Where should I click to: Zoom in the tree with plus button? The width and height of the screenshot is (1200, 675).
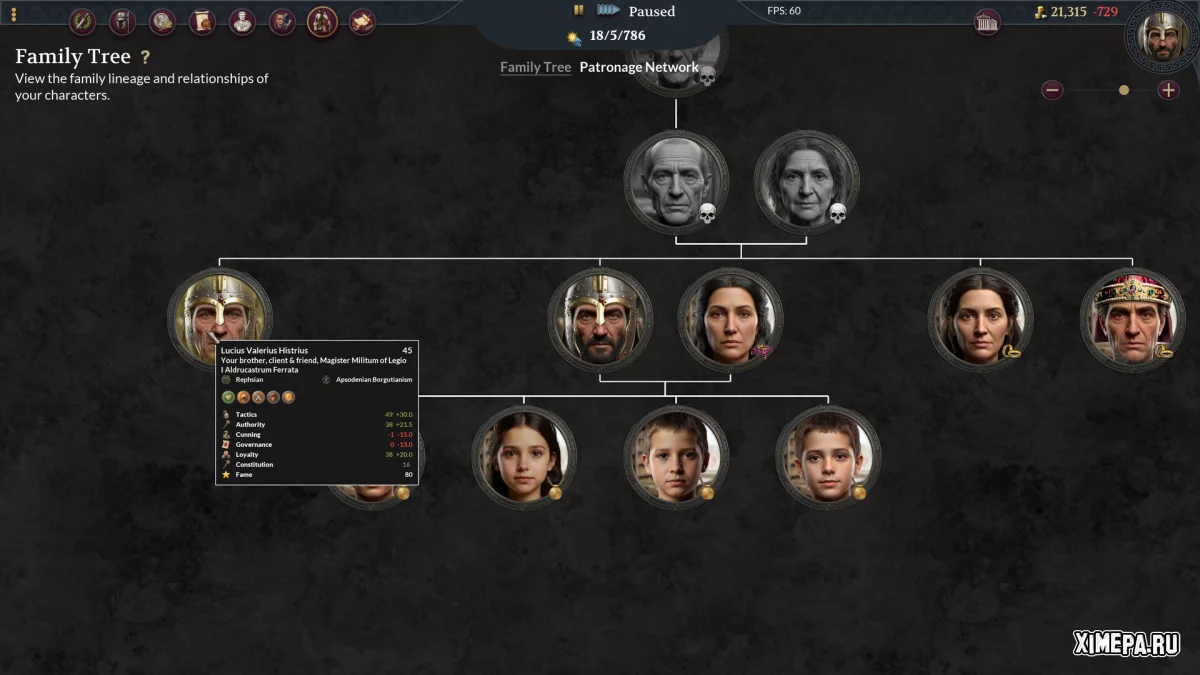(x=1168, y=90)
